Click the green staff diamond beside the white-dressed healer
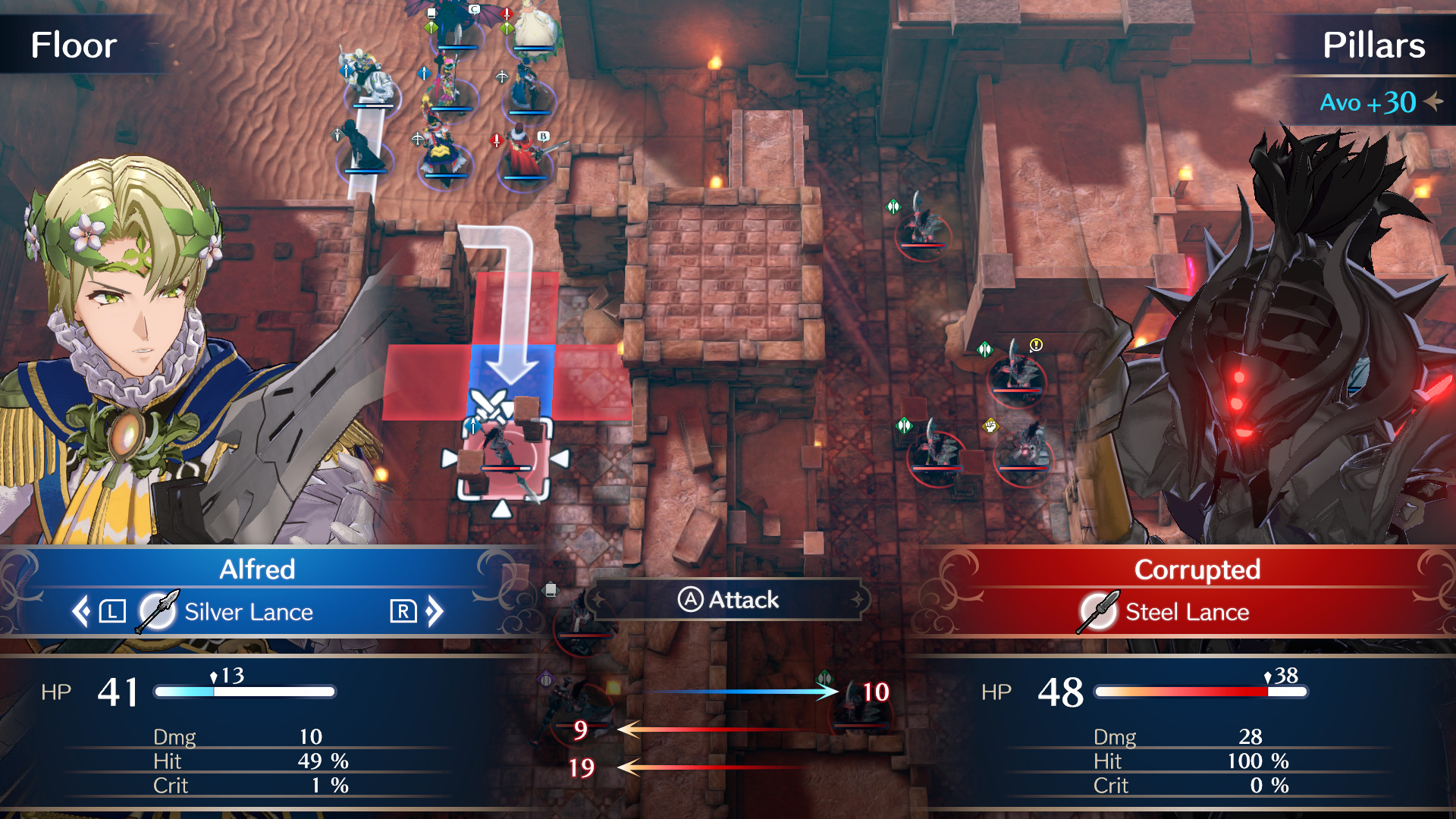Viewport: 1456px width, 819px height. pyautogui.click(x=506, y=28)
